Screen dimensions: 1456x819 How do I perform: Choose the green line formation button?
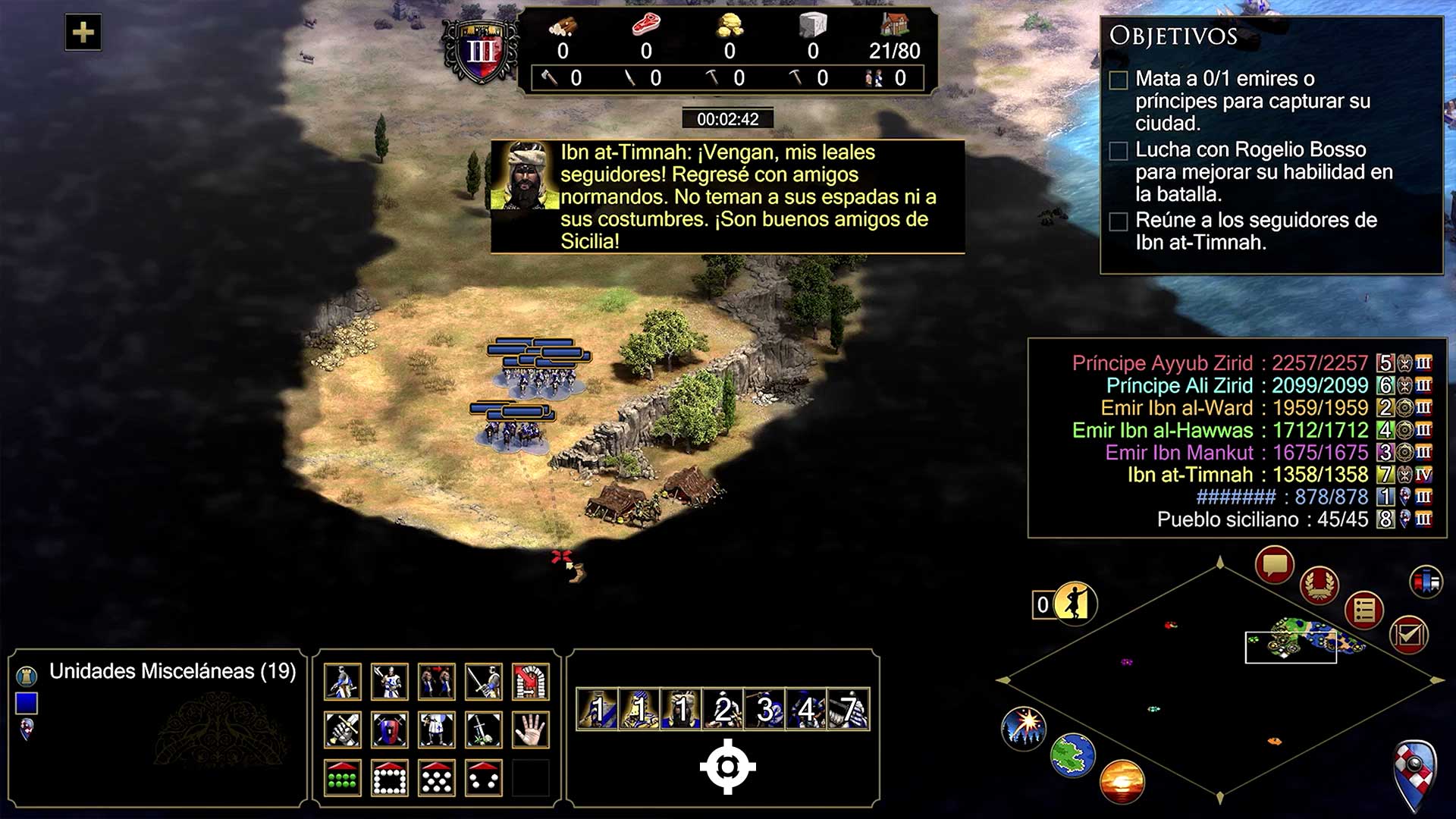342,777
